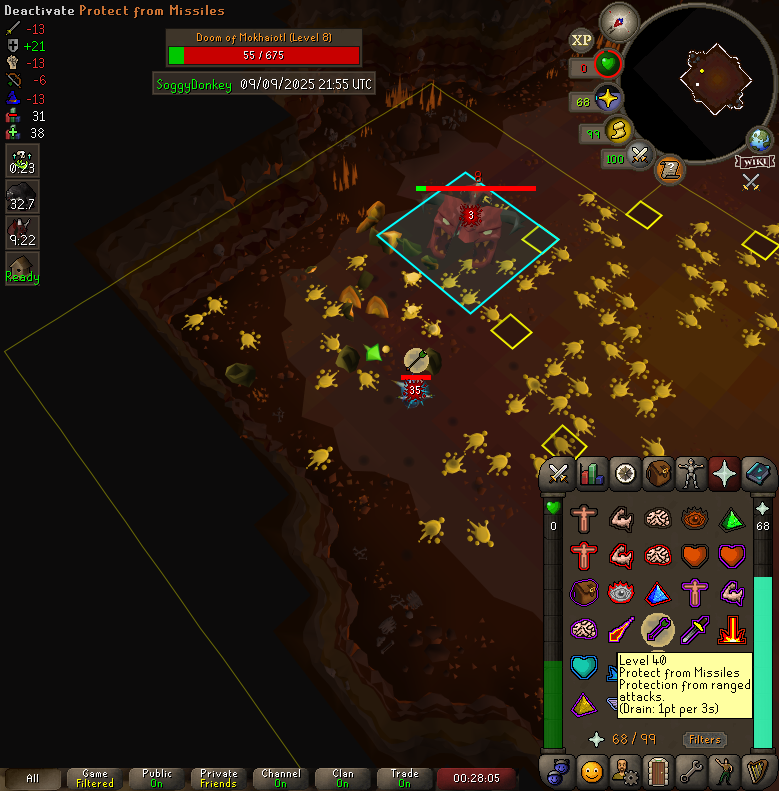Screen dimensions: 779x791
Task: Open the Music Player harp tab
Action: click(757, 771)
